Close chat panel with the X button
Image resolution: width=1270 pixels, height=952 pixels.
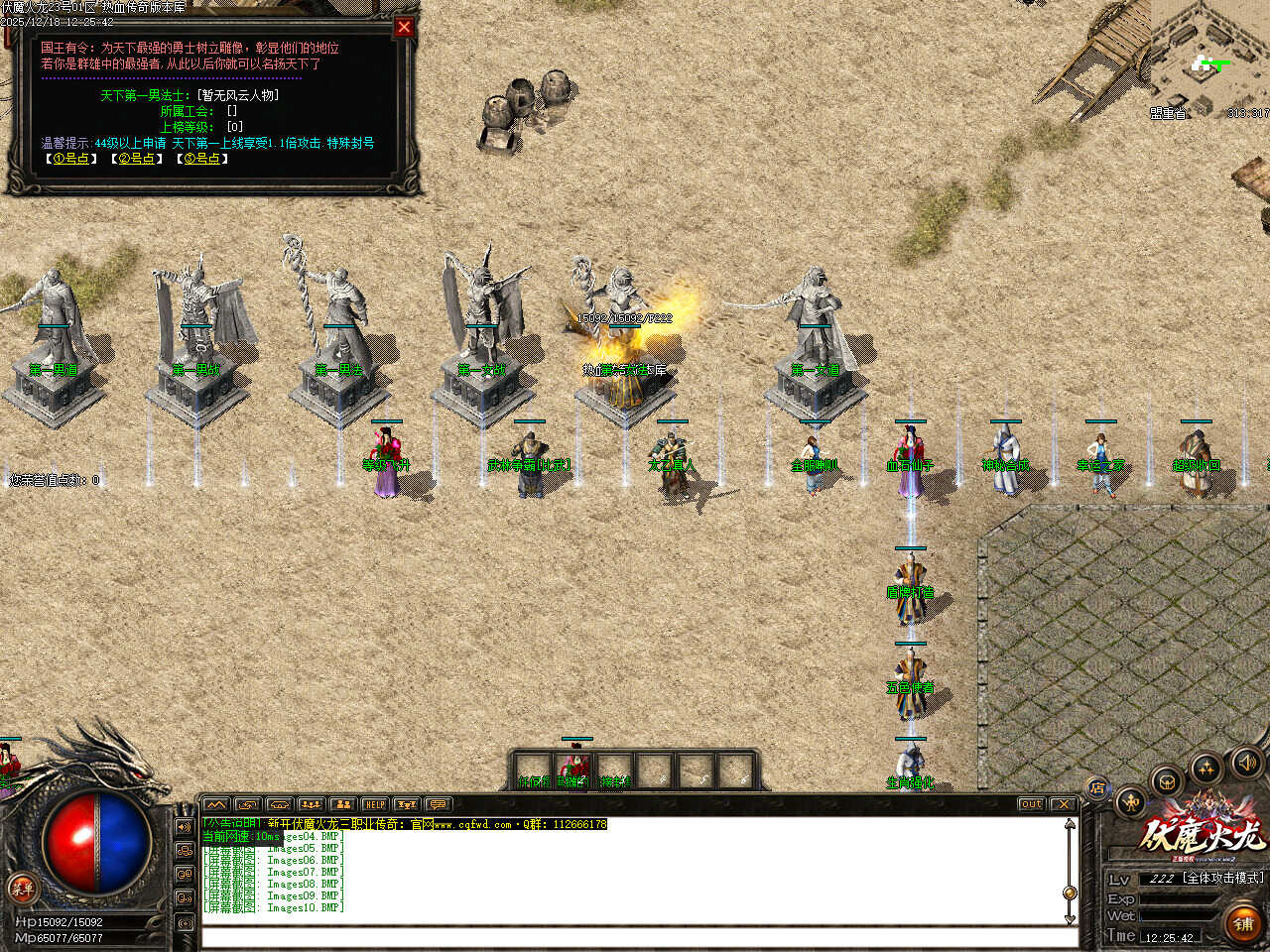pyautogui.click(x=1063, y=804)
